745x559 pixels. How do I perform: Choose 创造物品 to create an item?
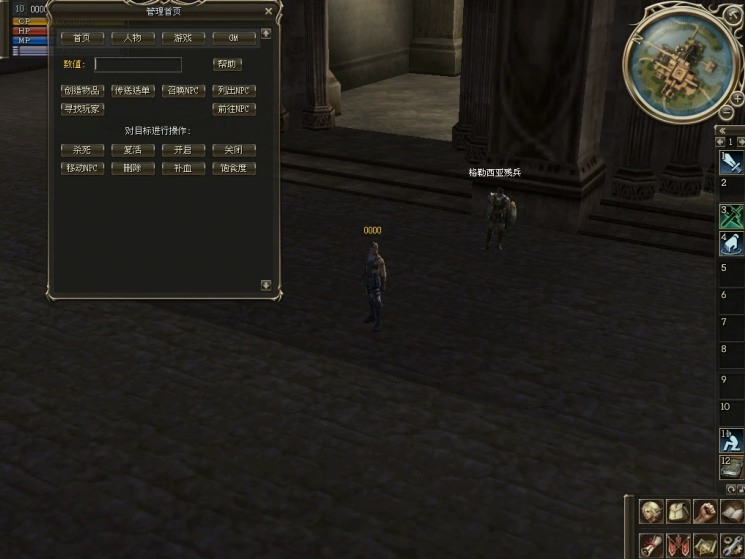tap(82, 91)
